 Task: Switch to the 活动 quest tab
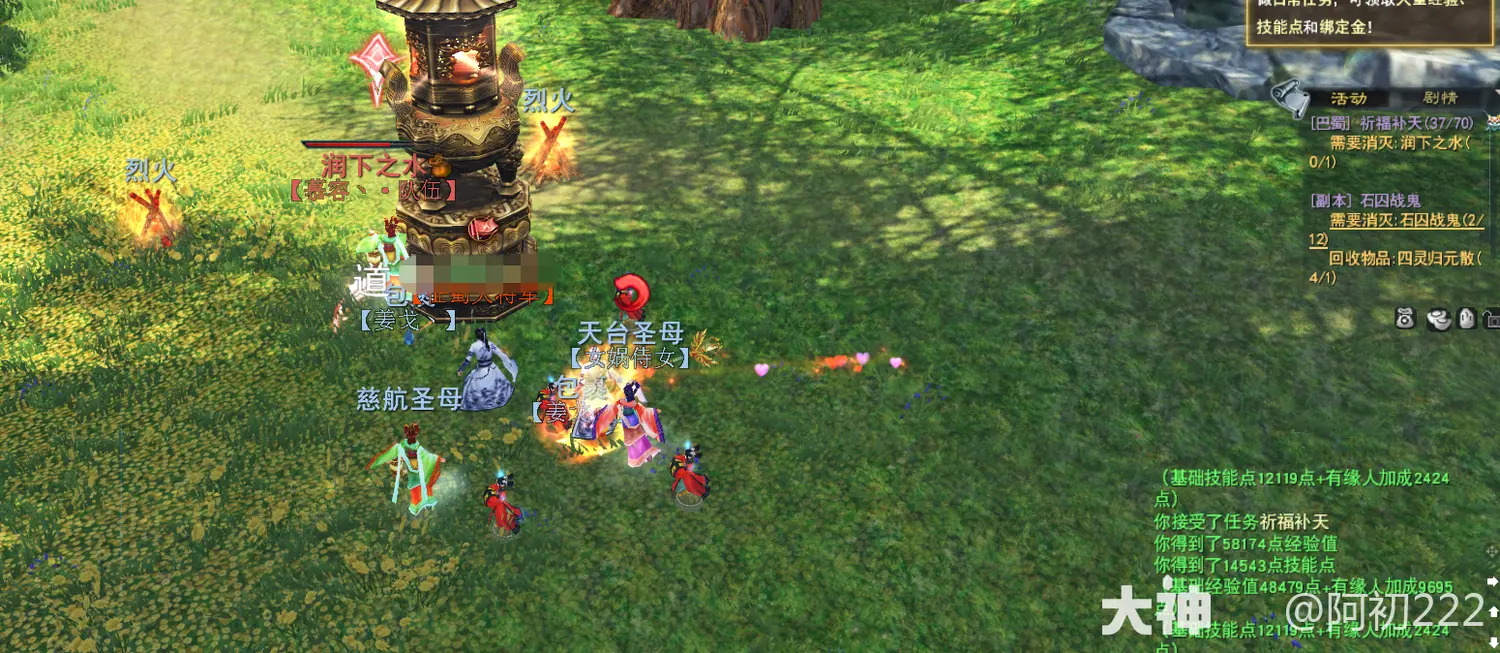click(1348, 99)
